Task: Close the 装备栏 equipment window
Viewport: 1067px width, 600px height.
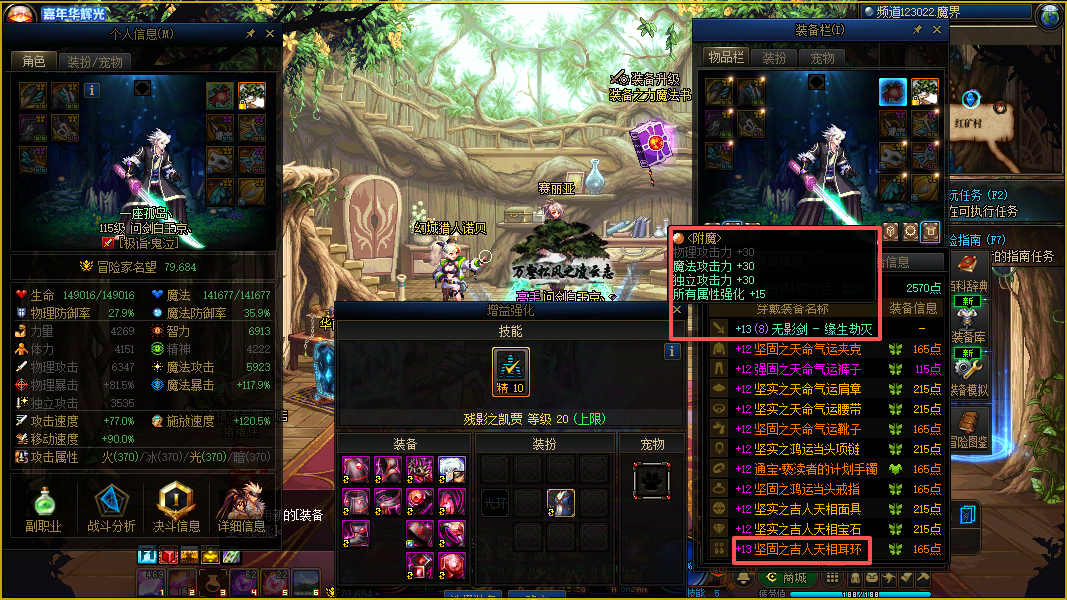Action: tap(936, 32)
